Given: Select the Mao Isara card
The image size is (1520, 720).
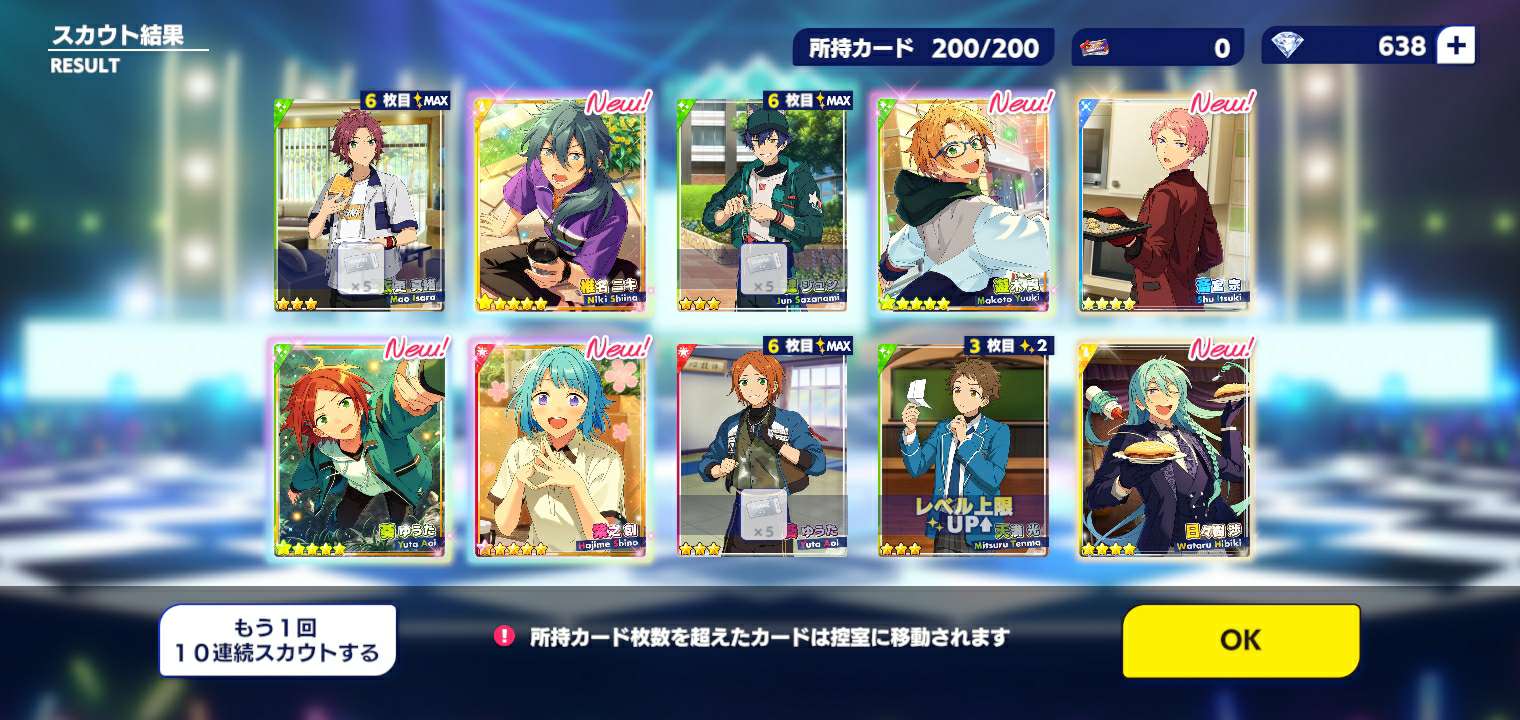Looking at the screenshot, I should click(x=360, y=205).
